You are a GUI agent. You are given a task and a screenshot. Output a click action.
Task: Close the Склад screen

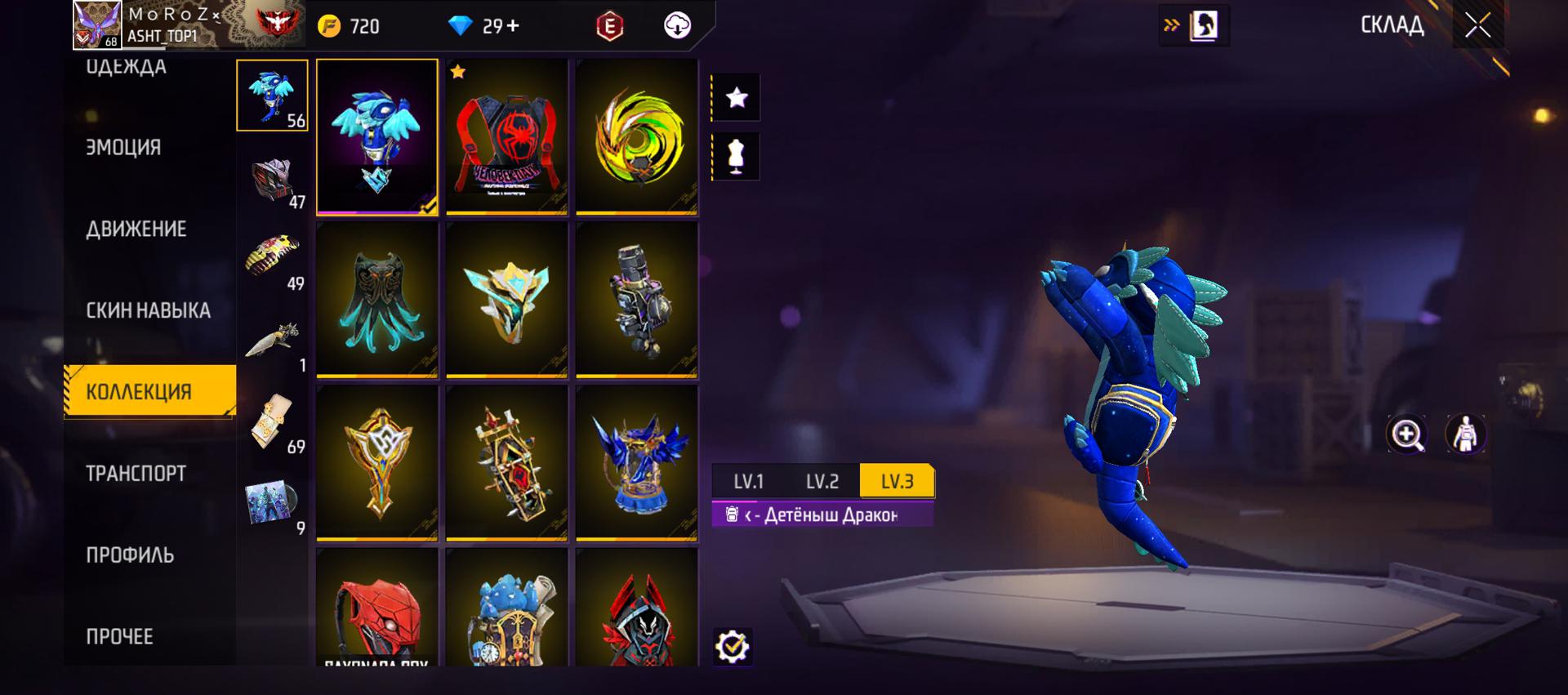coord(1477,25)
